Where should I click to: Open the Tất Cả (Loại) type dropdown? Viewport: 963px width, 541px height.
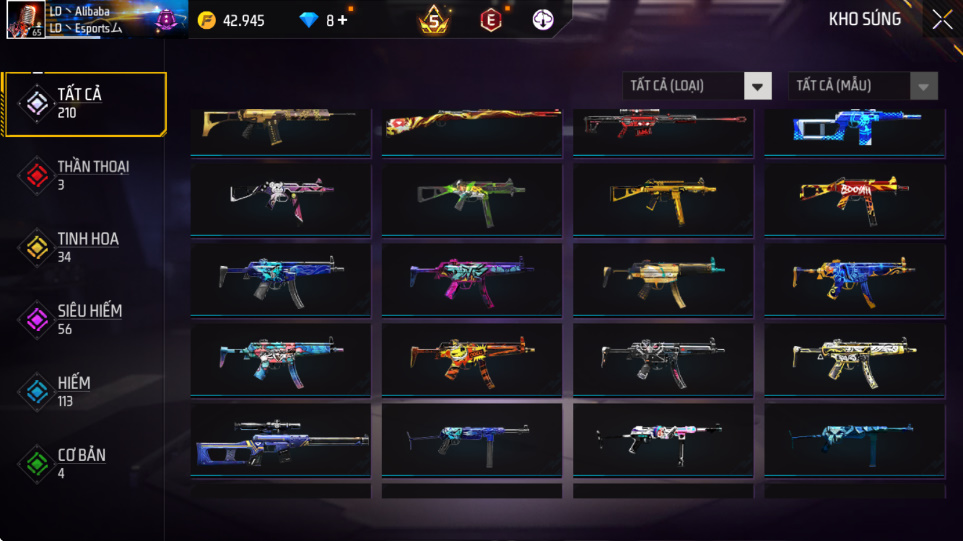coord(697,86)
